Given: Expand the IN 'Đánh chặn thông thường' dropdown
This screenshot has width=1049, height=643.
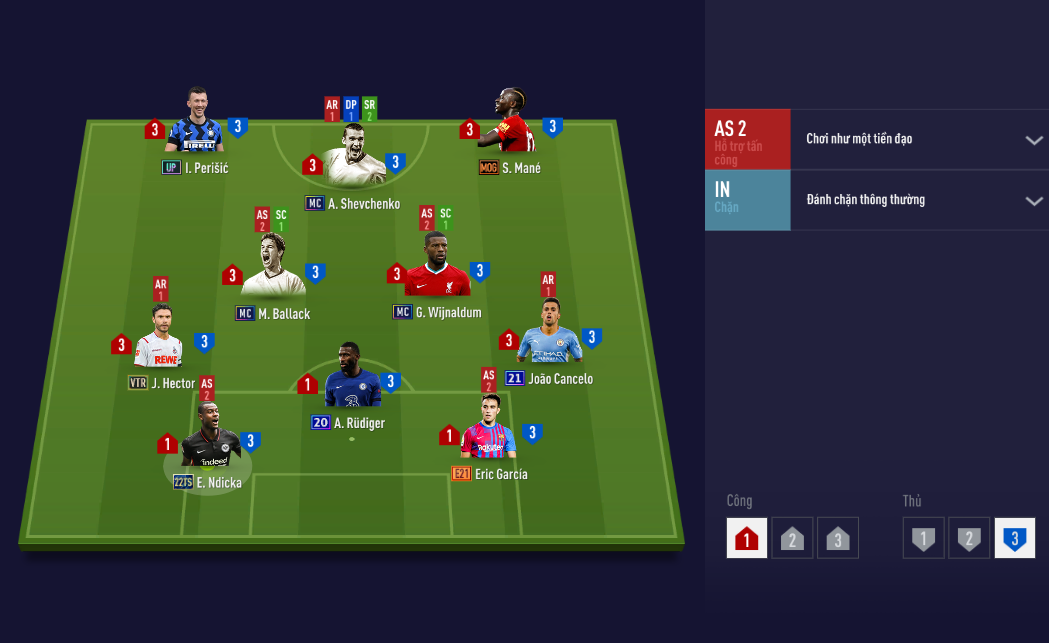Looking at the screenshot, I should (x=1034, y=201).
